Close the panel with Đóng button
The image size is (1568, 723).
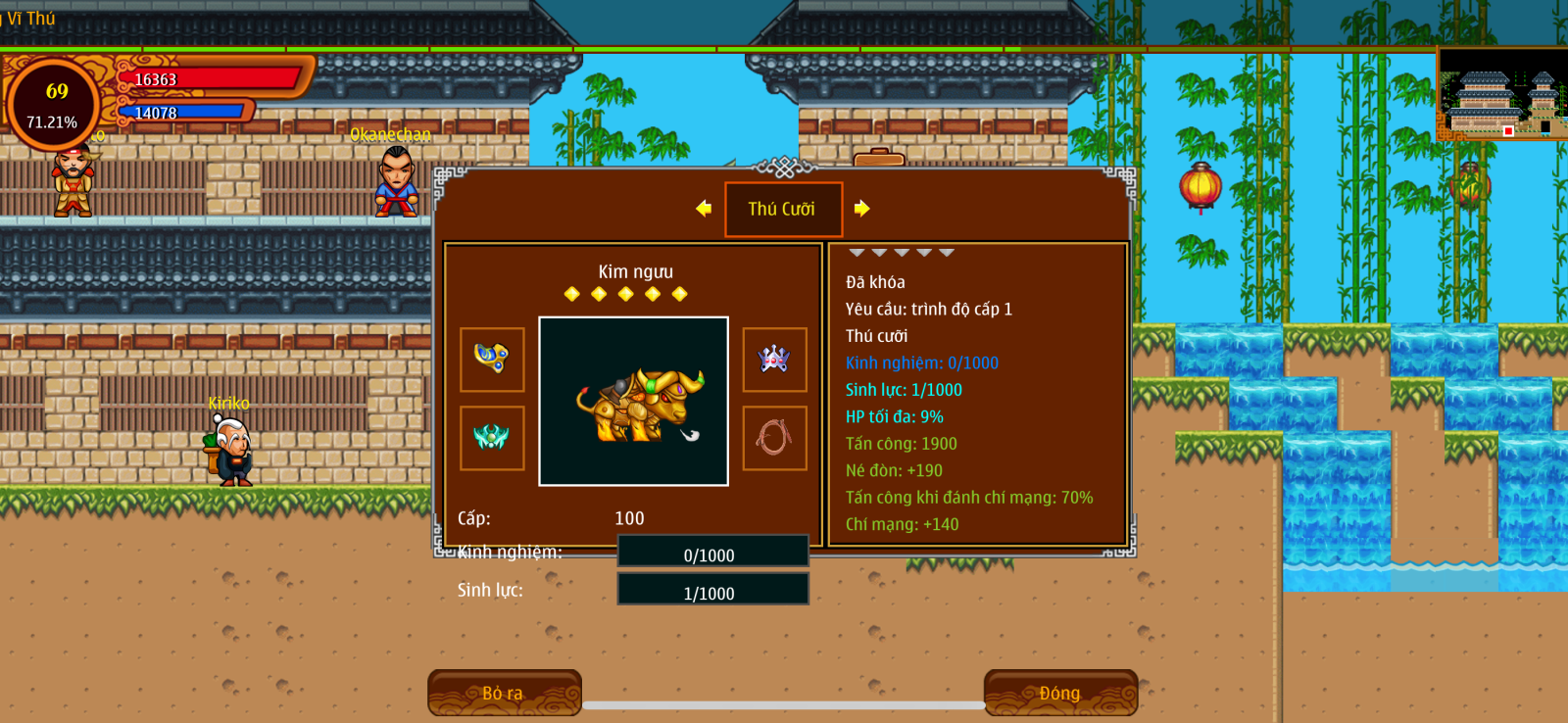click(1060, 693)
